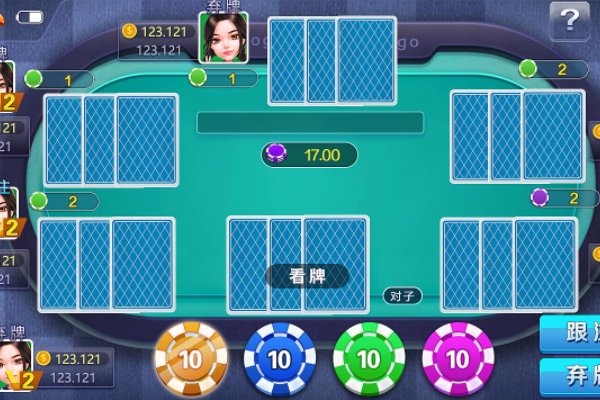Bet with the blue 10 chip
The width and height of the screenshot is (600, 400).
[x=279, y=358]
